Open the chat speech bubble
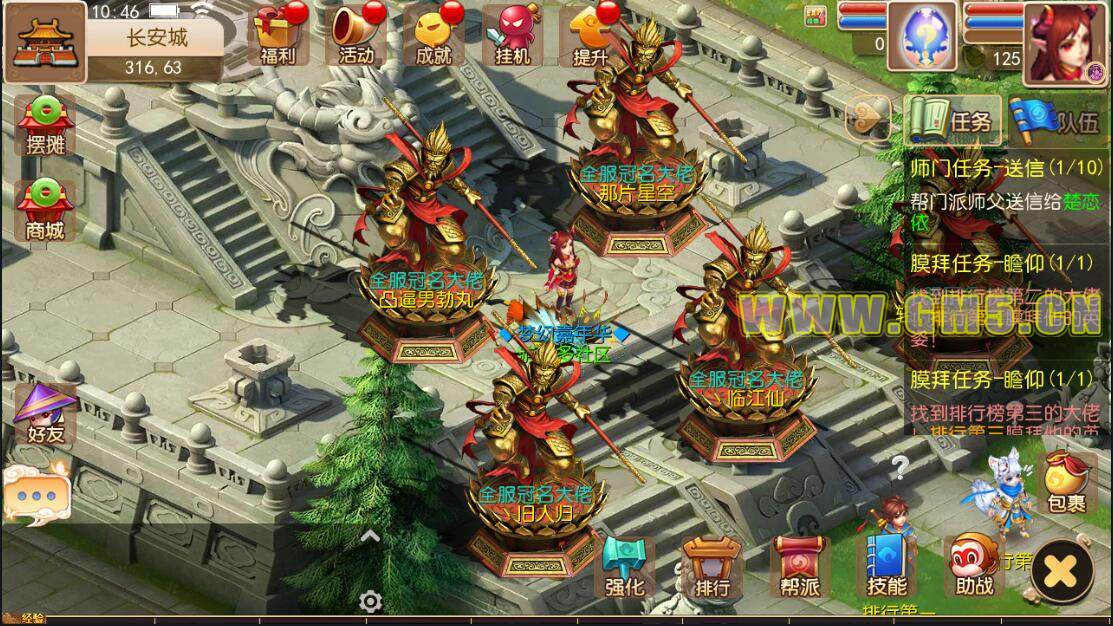 point(37,492)
